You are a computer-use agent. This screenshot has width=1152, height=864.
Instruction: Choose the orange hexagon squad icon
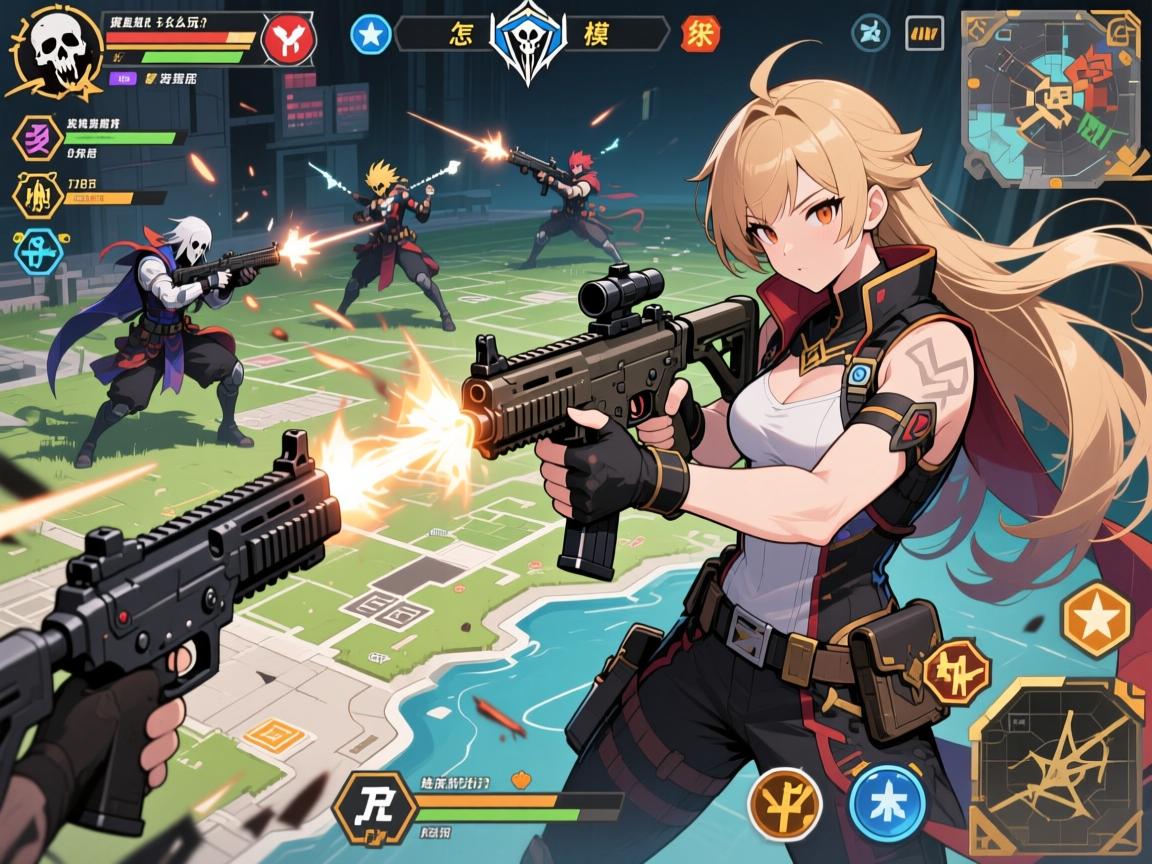point(38,195)
